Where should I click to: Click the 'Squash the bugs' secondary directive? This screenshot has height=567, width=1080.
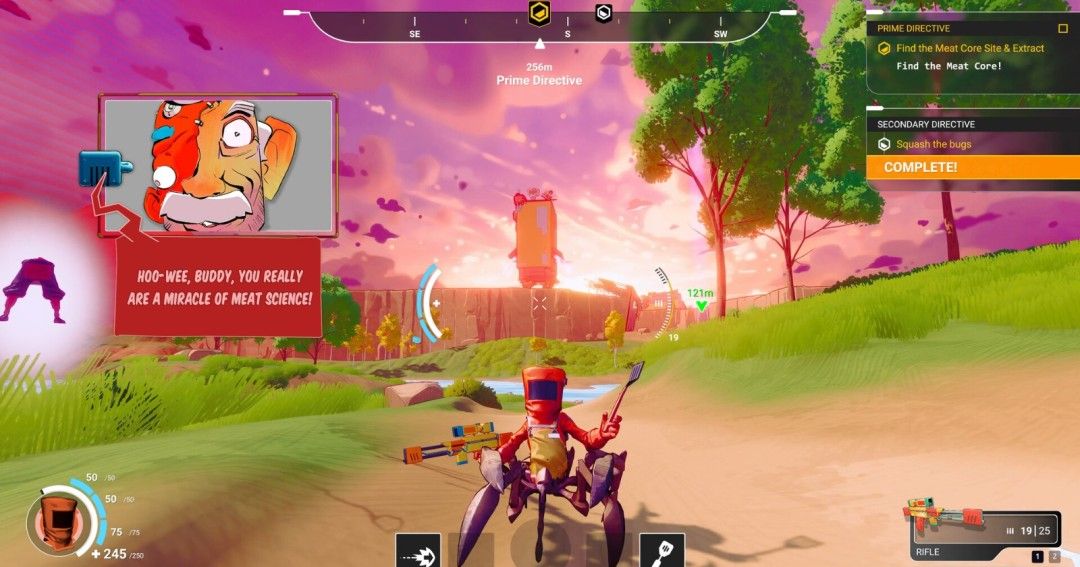[933, 144]
